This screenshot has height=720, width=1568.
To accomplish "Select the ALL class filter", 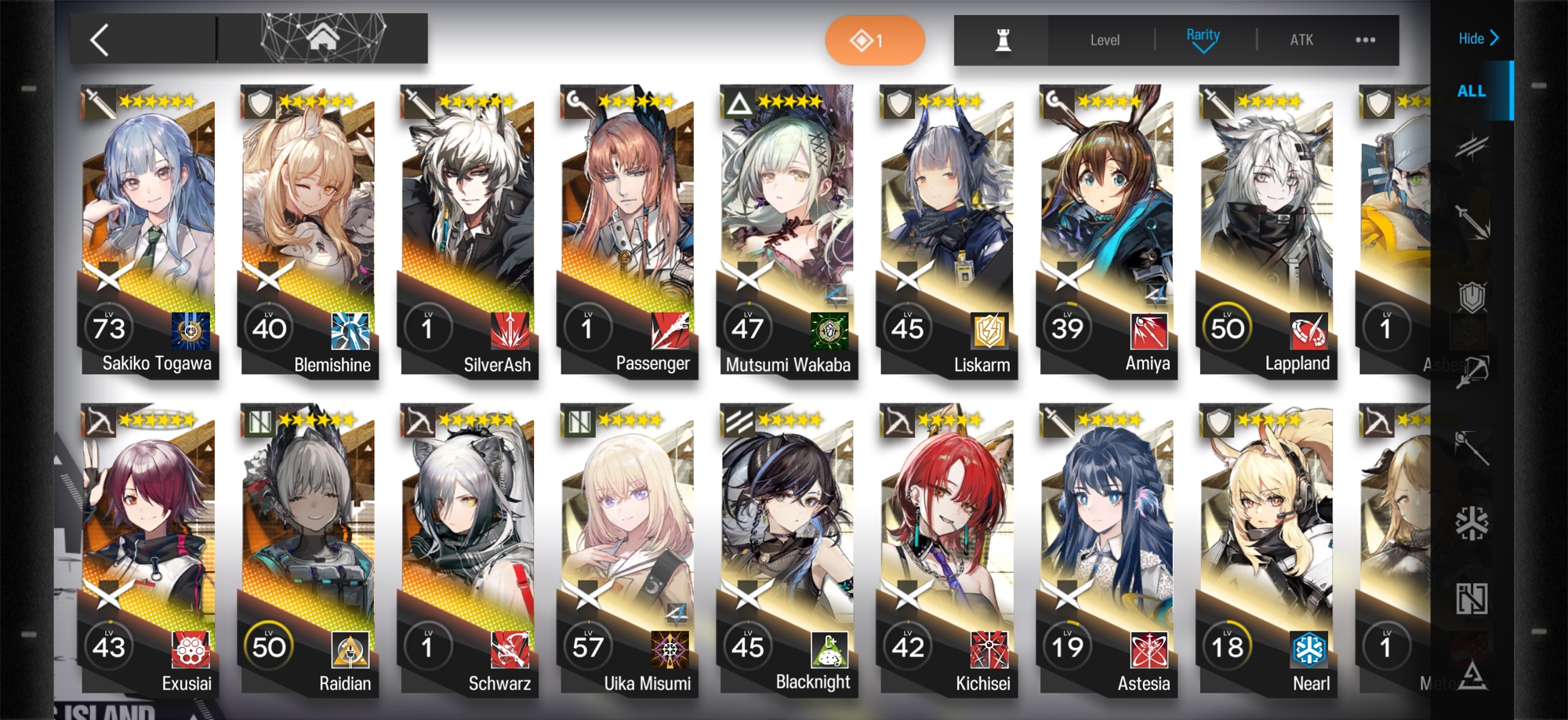I will 1471,91.
